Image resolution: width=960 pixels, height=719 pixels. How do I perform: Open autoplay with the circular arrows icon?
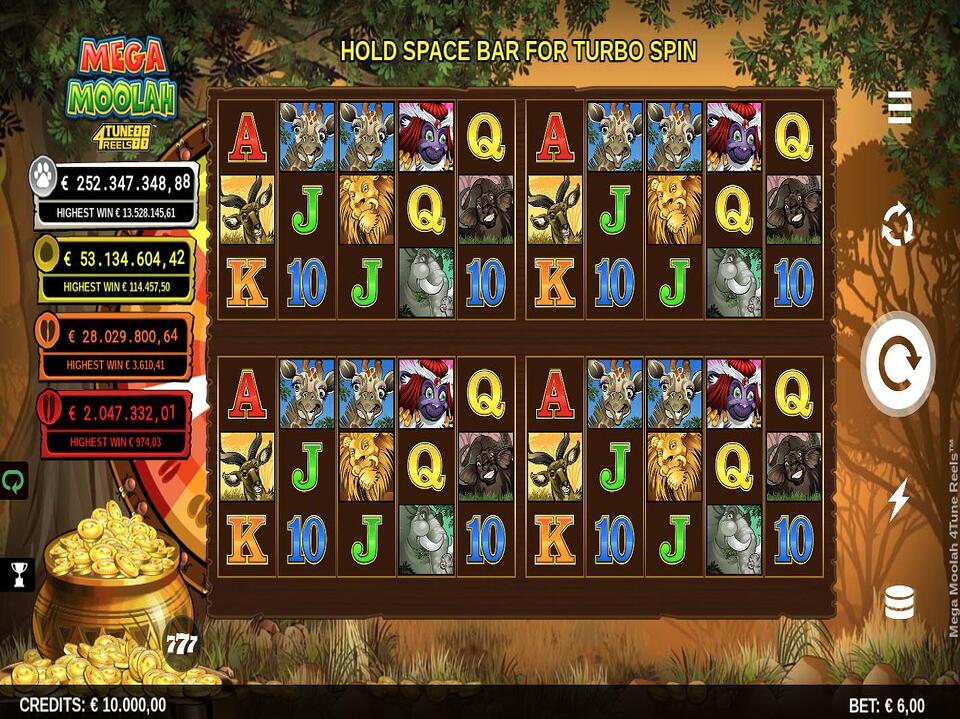(898, 225)
